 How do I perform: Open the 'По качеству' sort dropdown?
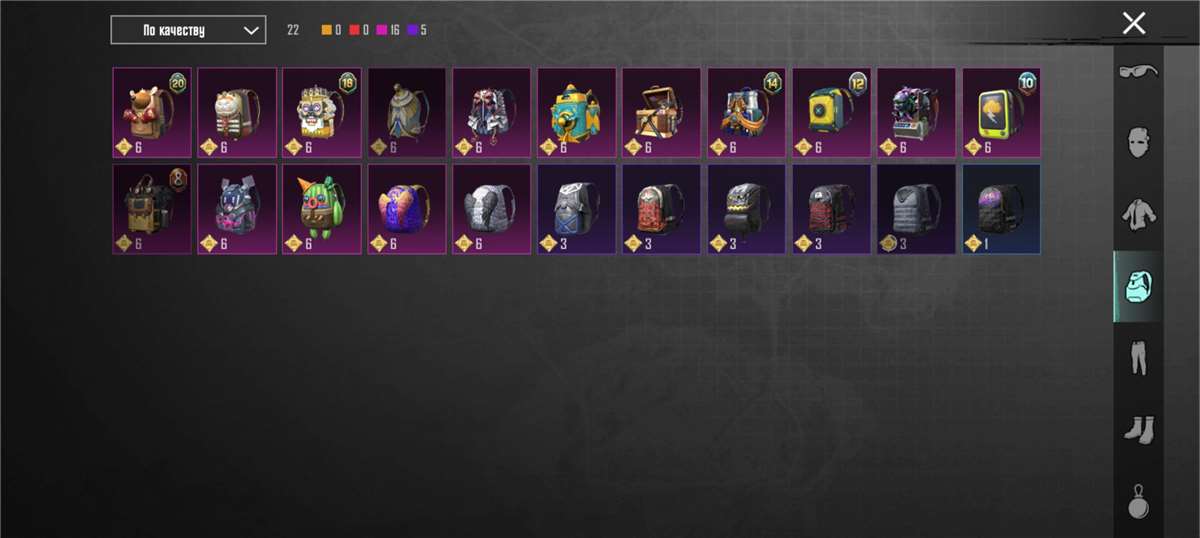(188, 30)
